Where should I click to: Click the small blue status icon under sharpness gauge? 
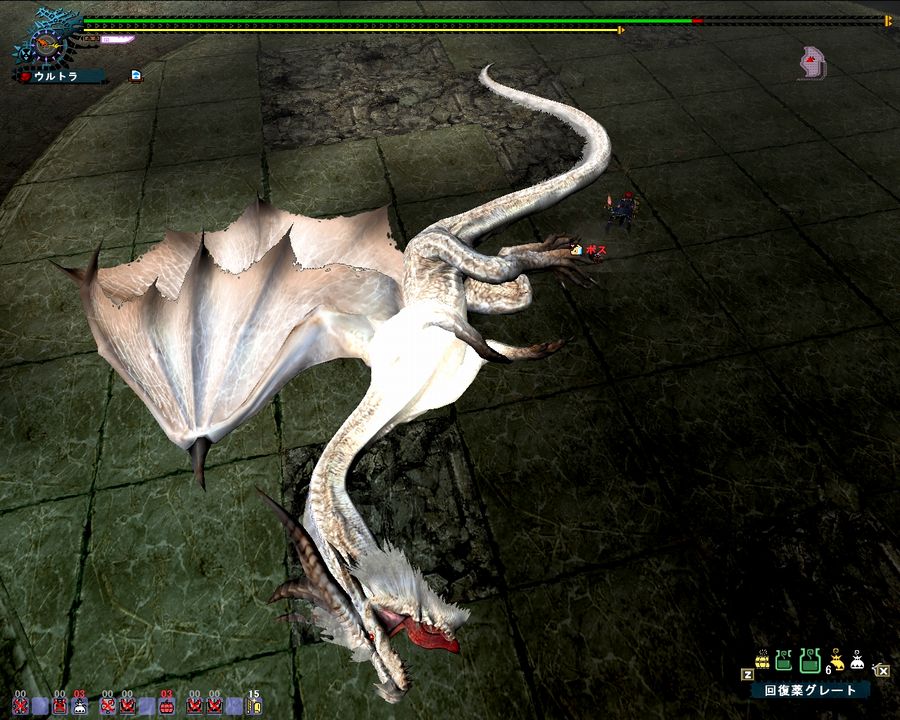pyautogui.click(x=136, y=74)
